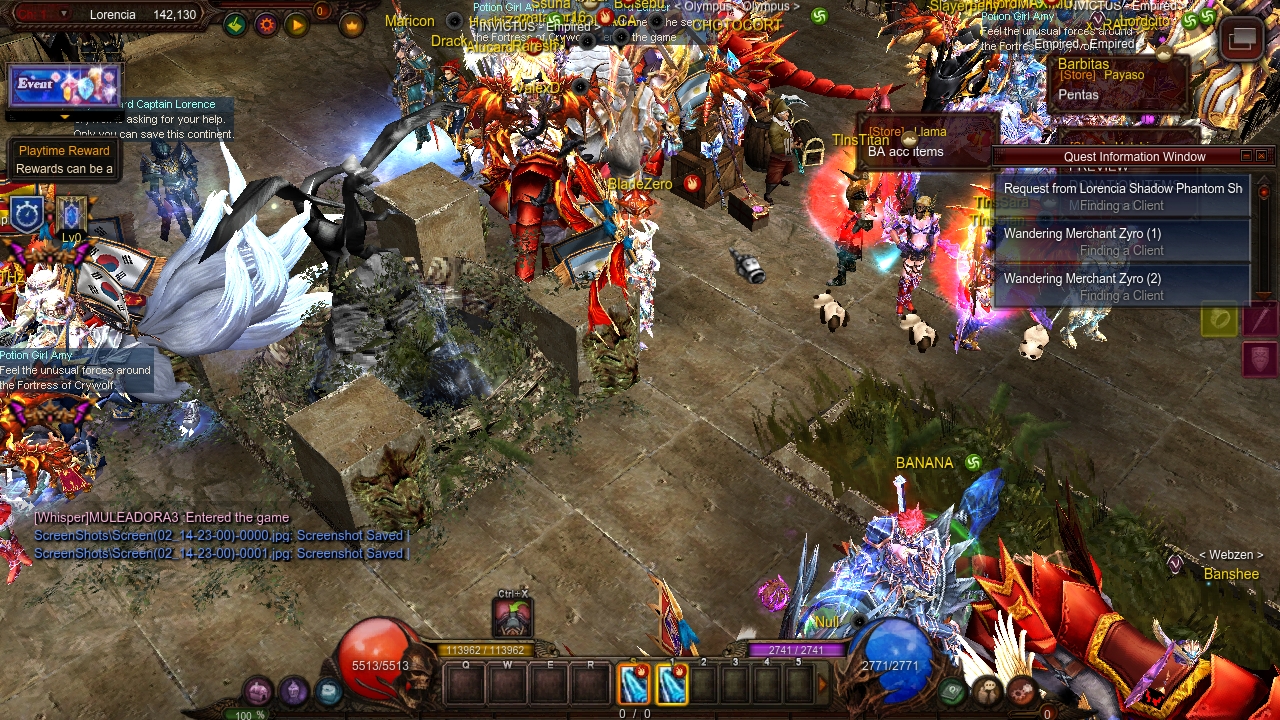This screenshot has height=720, width=1280.
Task: Toggle the window button in top-right corner
Action: 1243,40
